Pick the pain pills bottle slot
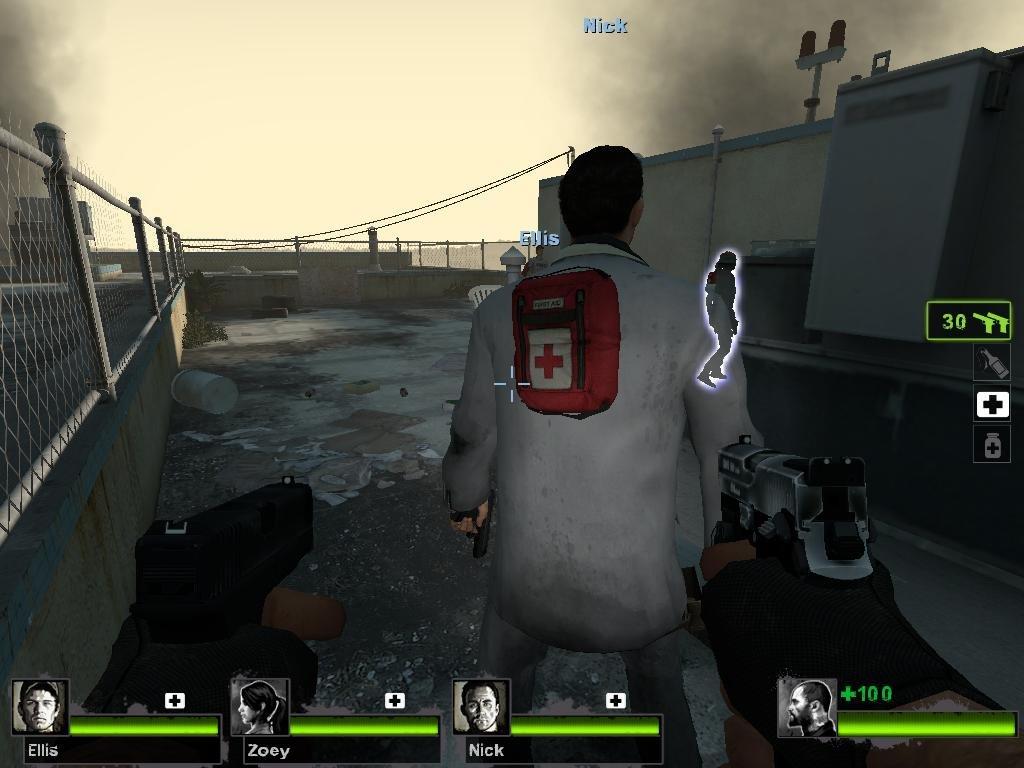Screen dimensions: 1024x768 click(992, 444)
